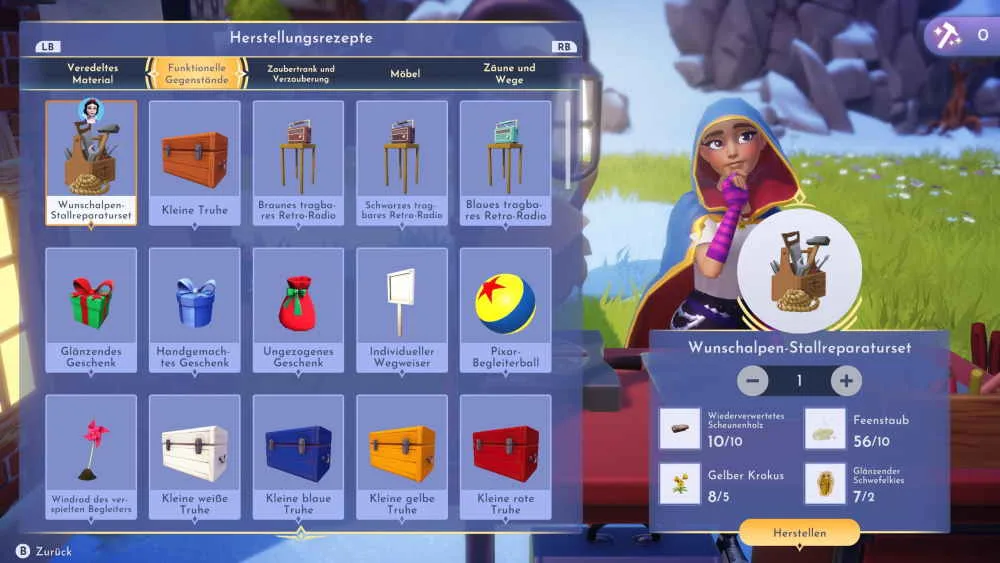Decrease the crafting quantity with minus
1000x563 pixels.
[x=753, y=380]
